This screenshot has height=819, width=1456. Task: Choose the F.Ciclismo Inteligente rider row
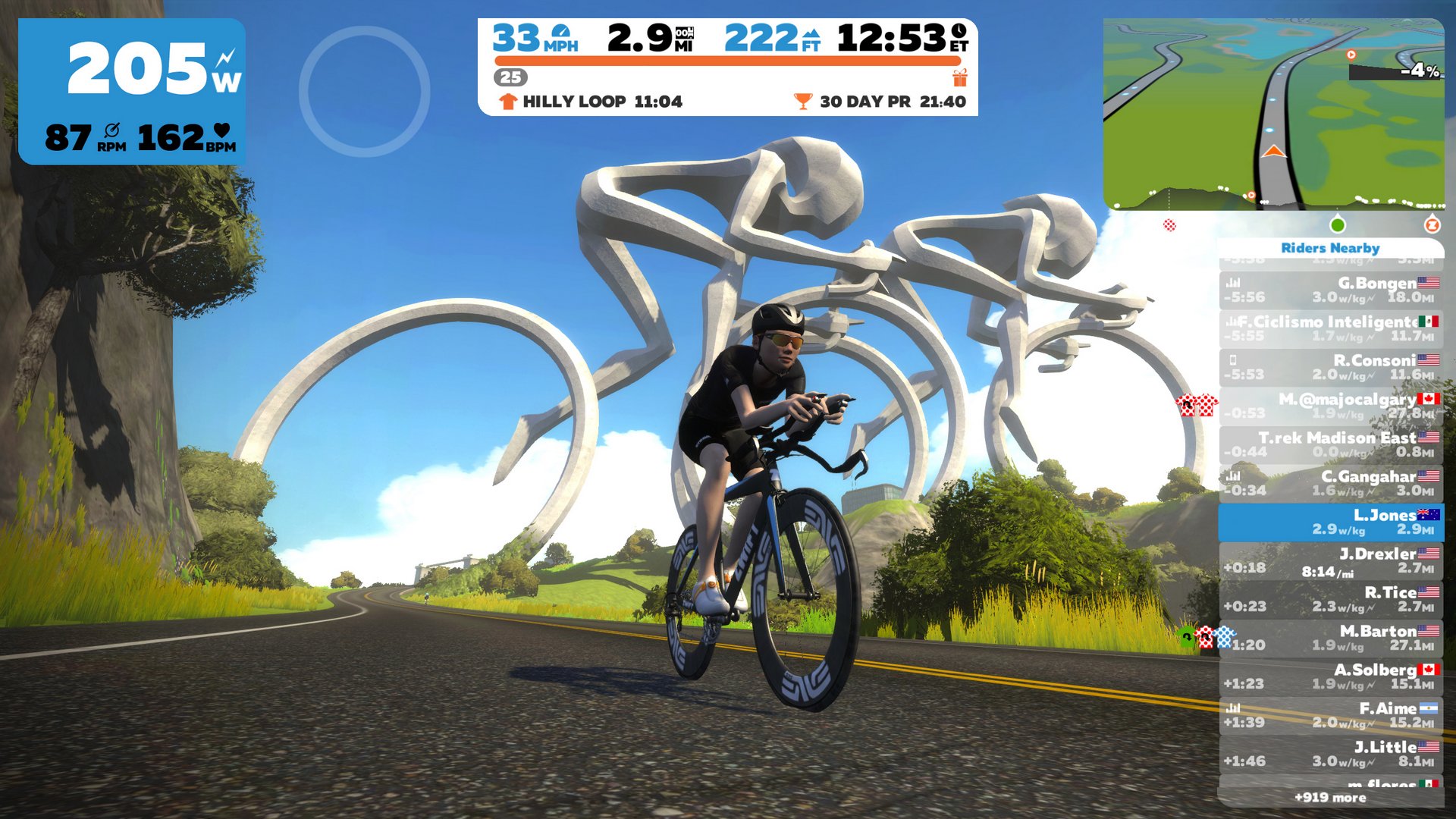pos(1331,328)
